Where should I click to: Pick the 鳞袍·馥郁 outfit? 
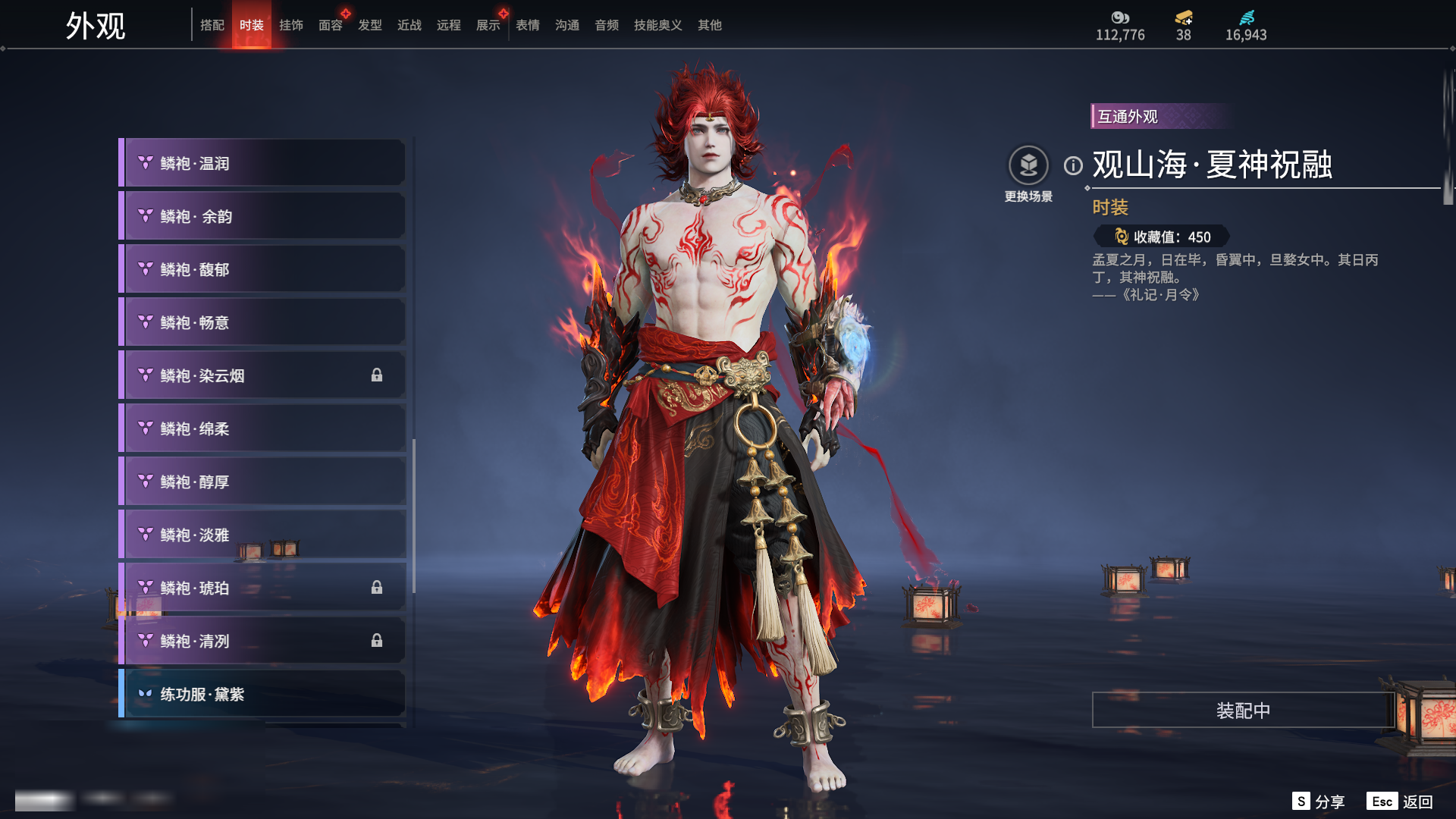pyautogui.click(x=262, y=269)
